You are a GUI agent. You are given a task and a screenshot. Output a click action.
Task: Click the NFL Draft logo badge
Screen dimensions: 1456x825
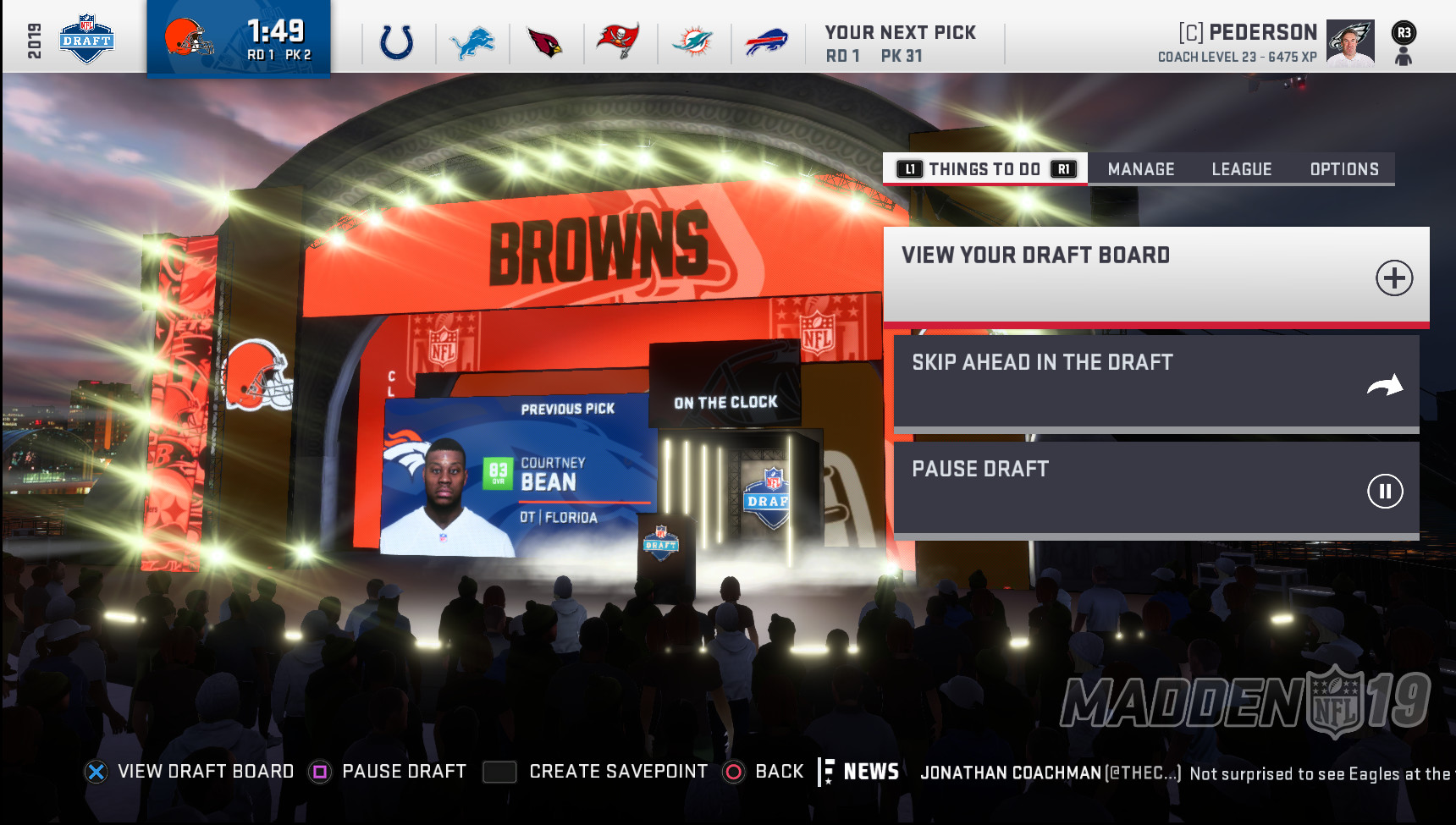[x=86, y=39]
